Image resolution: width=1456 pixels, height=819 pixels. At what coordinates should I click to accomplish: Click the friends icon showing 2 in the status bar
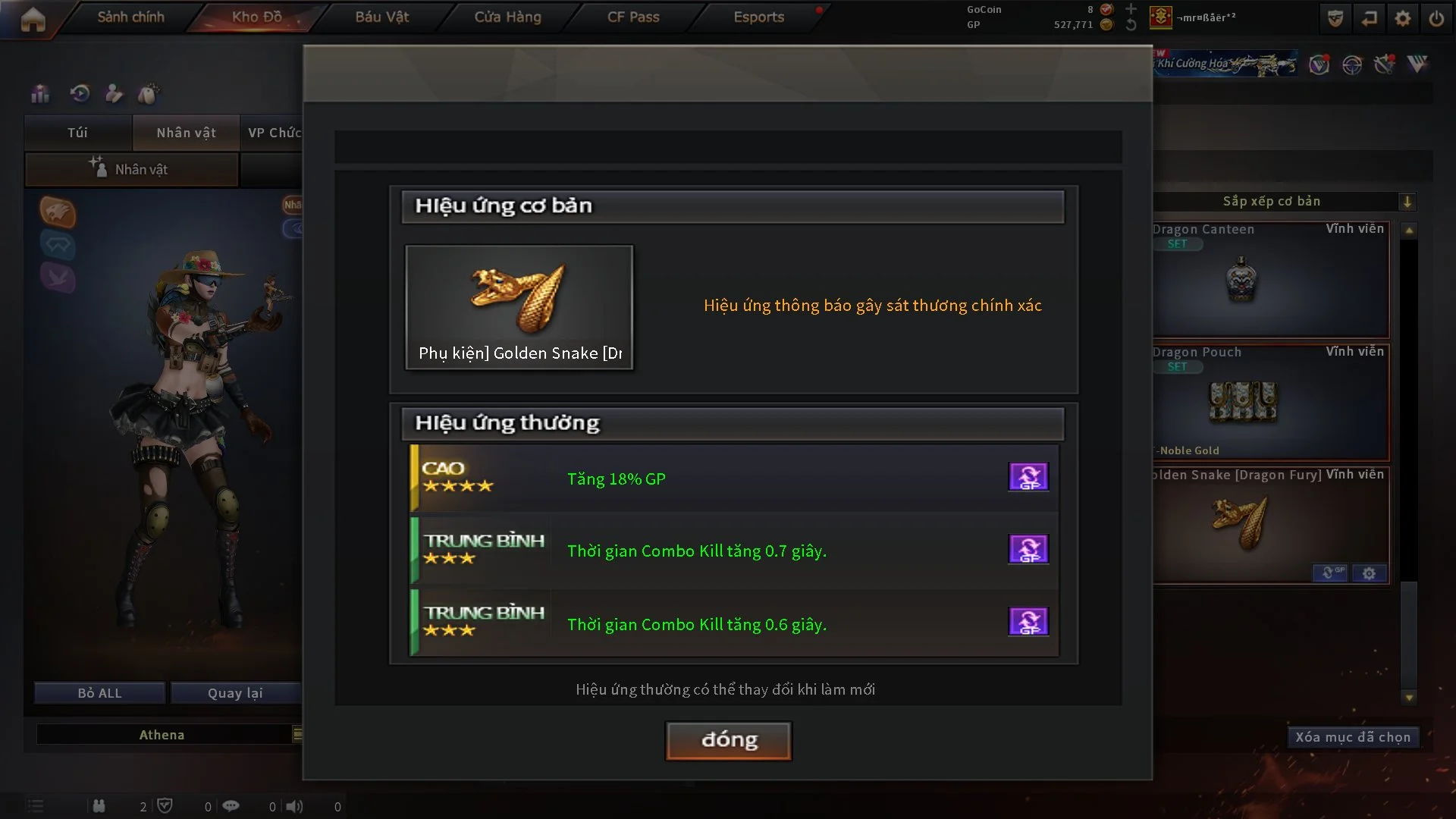tap(99, 806)
